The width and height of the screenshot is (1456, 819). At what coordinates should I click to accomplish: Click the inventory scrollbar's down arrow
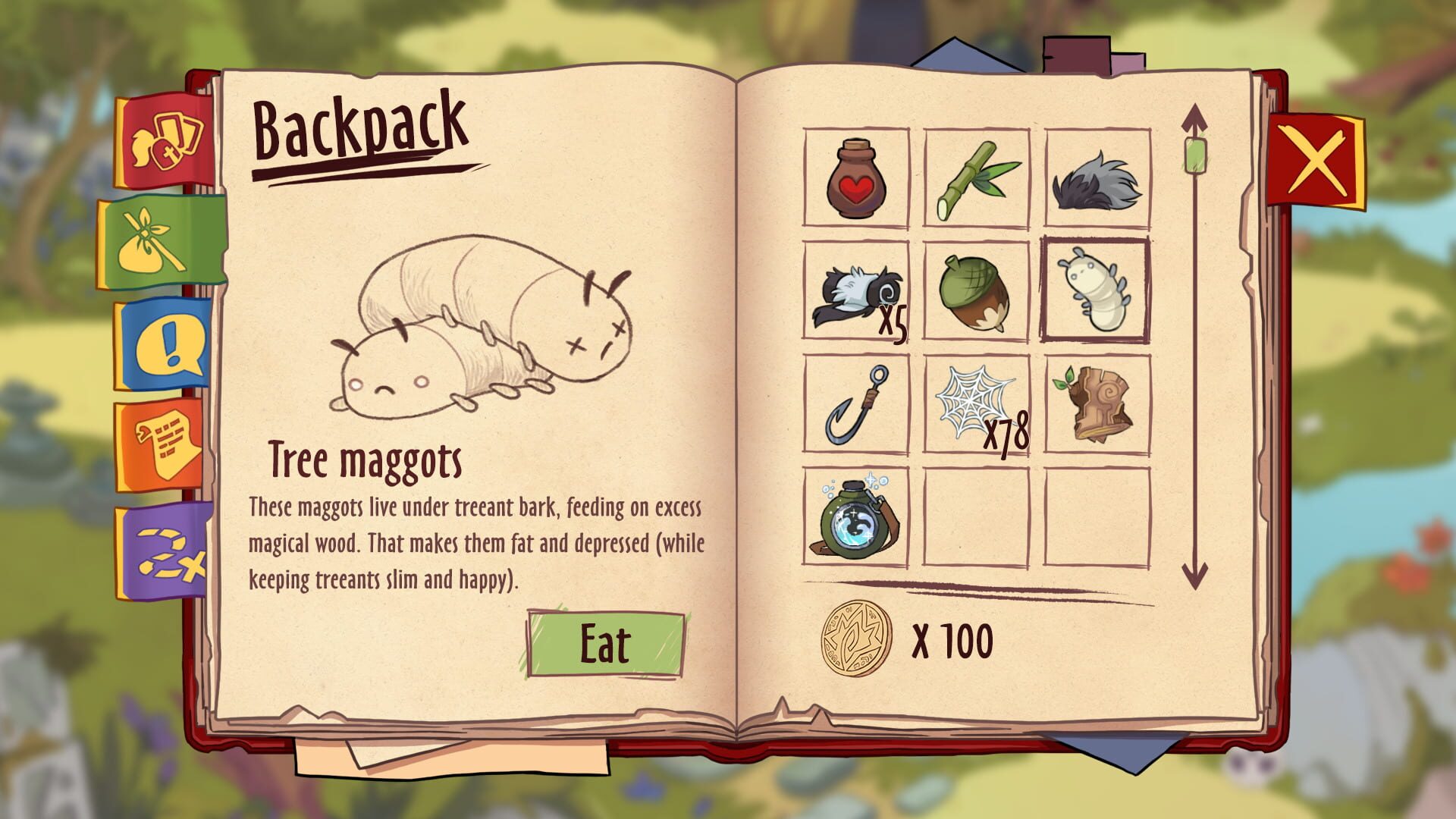coord(1194,576)
